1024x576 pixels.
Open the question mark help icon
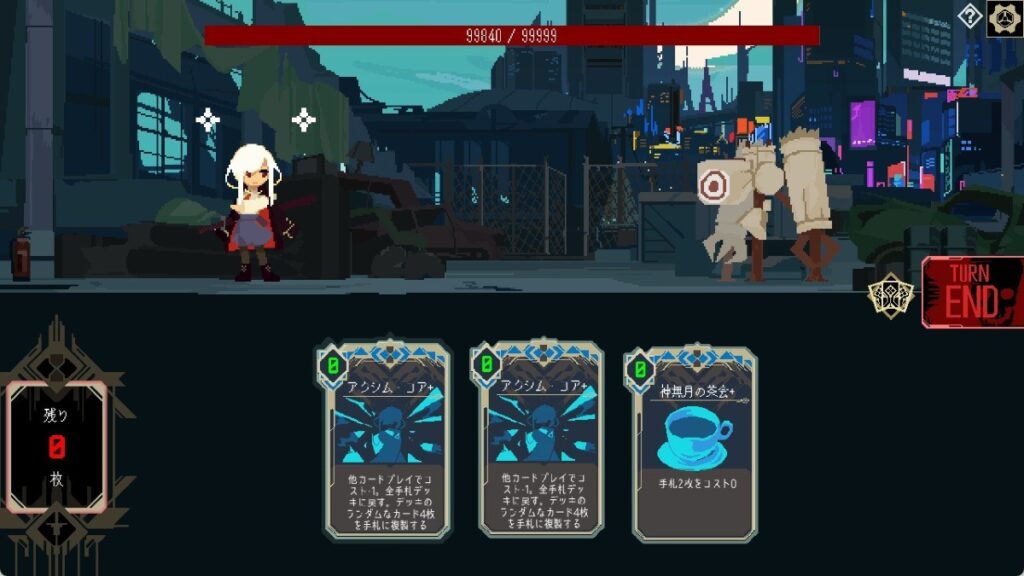[970, 16]
